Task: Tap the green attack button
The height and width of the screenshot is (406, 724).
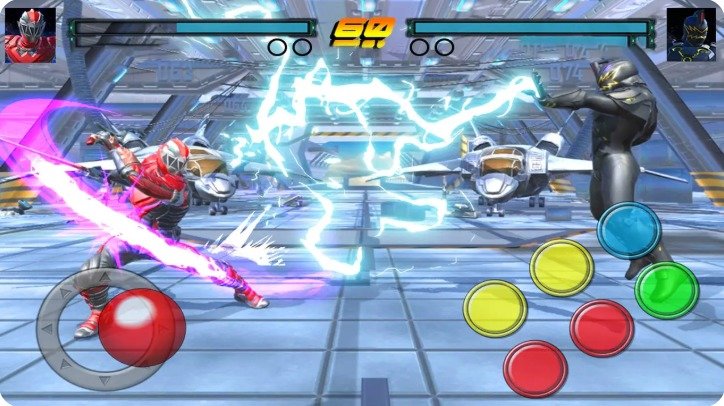Action: pyautogui.click(x=667, y=290)
